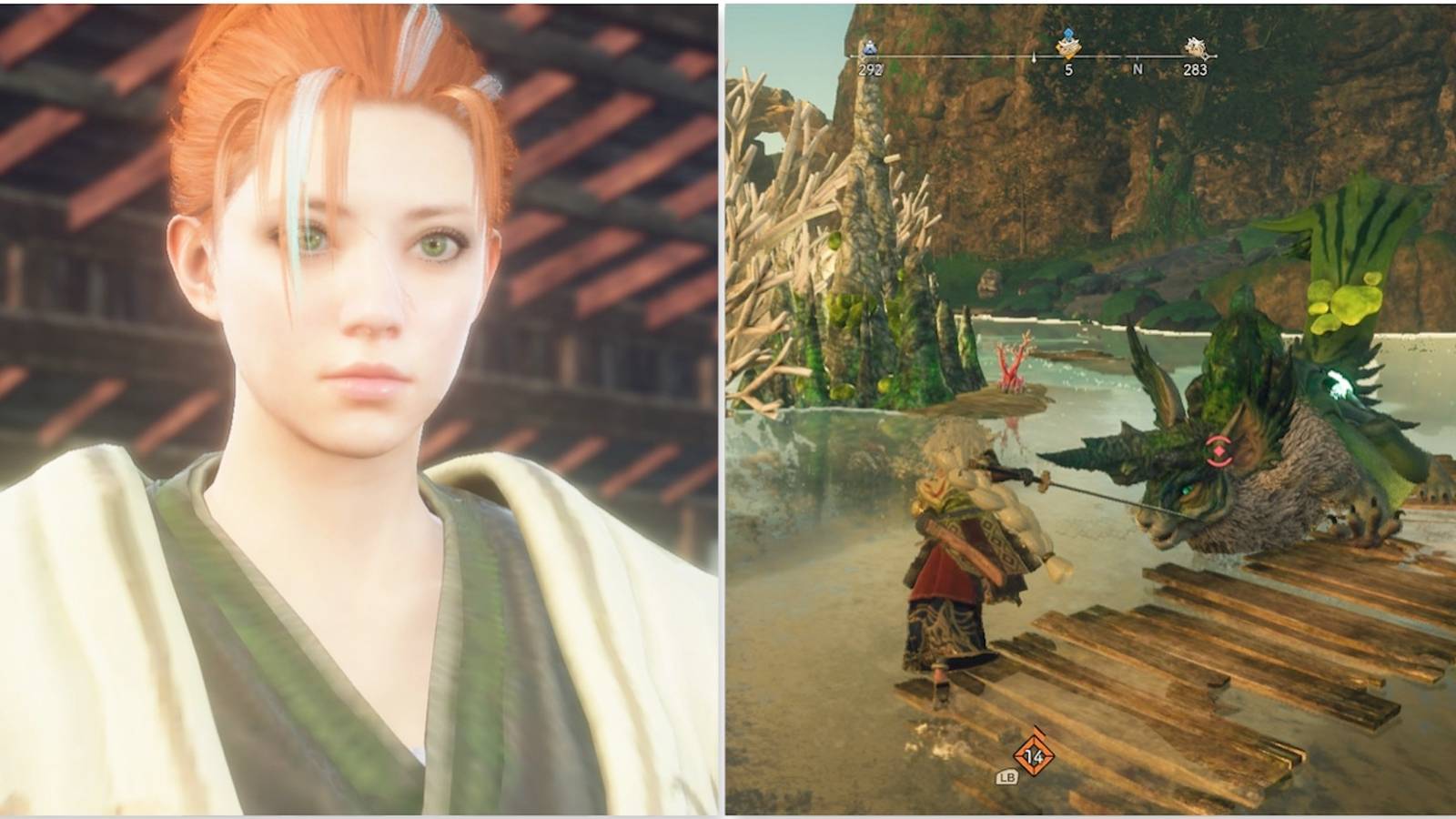Click the blue quest objective diamond marker
Viewport: 1456px width, 819px height.
point(1067,32)
